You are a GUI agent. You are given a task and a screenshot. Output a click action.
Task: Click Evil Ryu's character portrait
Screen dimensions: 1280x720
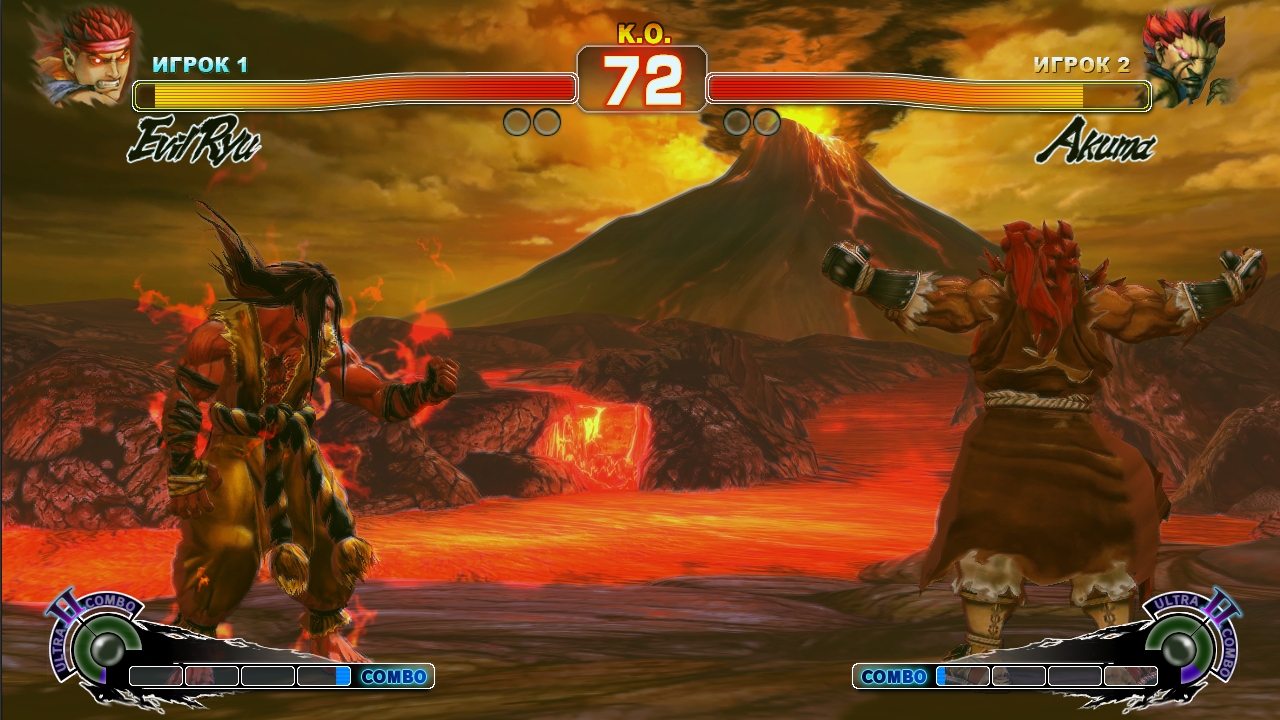point(82,55)
